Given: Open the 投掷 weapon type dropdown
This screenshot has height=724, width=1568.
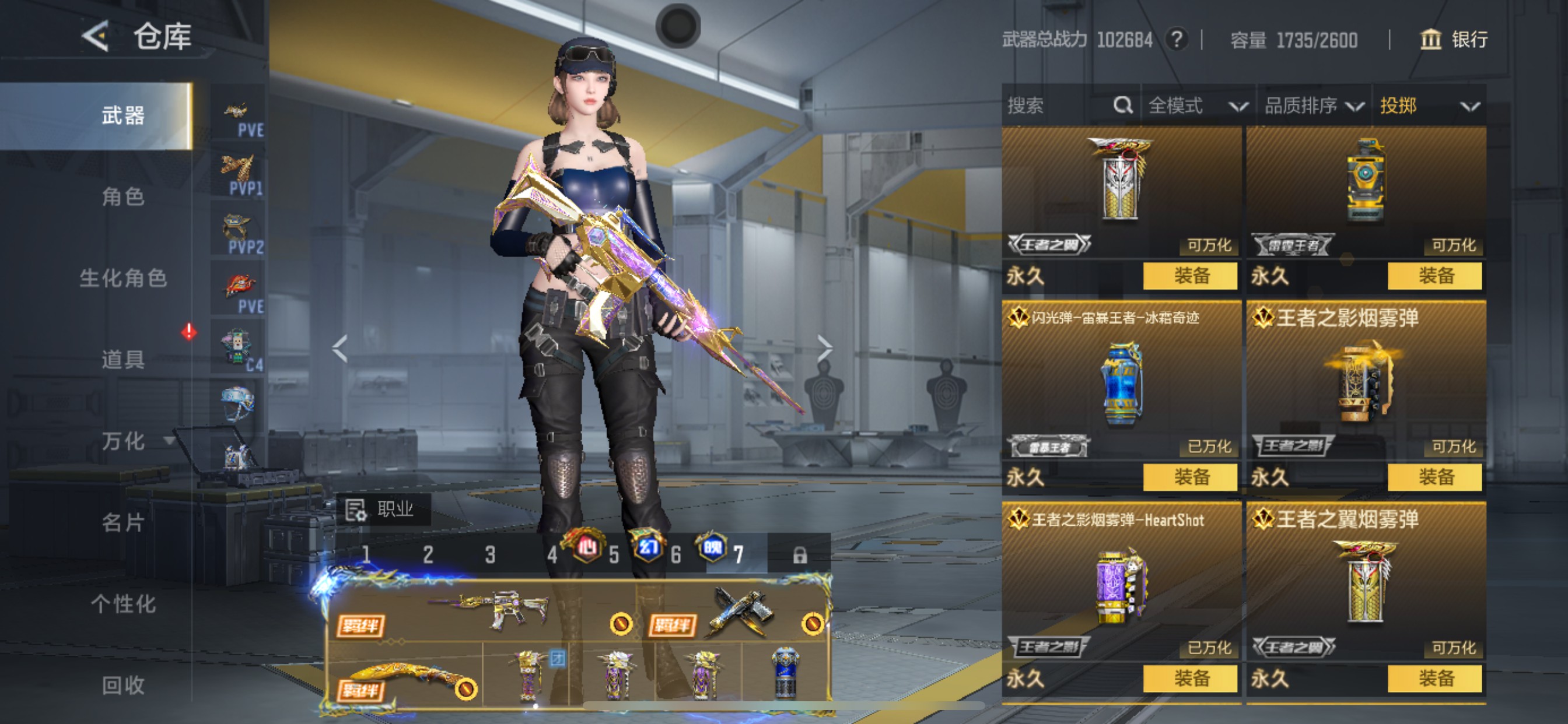Looking at the screenshot, I should pyautogui.click(x=1428, y=106).
